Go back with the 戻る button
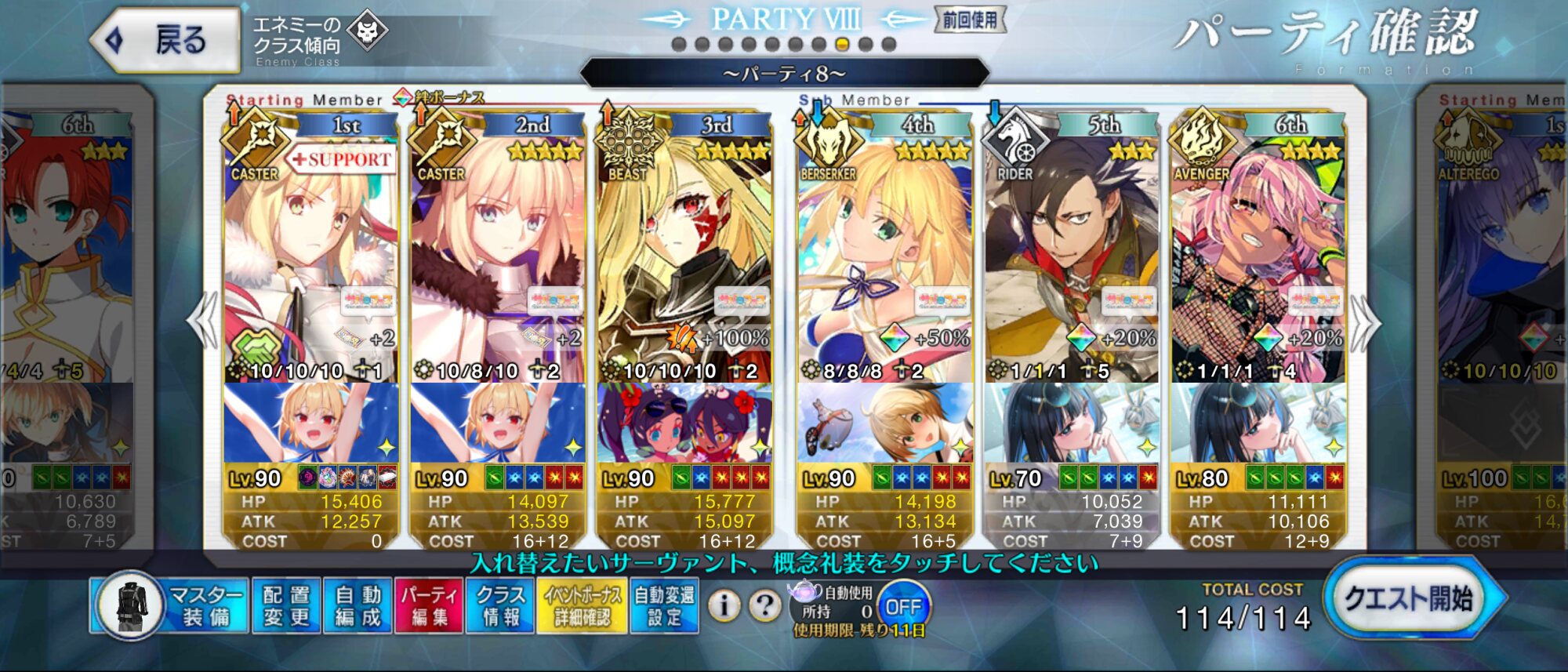This screenshot has height=672, width=1568. pyautogui.click(x=166, y=39)
